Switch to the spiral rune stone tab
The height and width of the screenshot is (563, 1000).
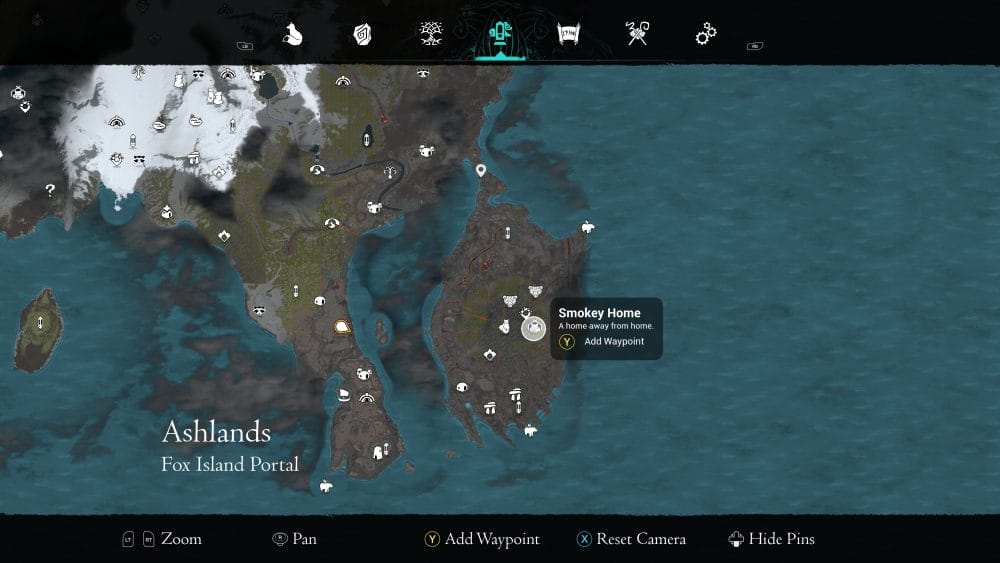(x=362, y=35)
